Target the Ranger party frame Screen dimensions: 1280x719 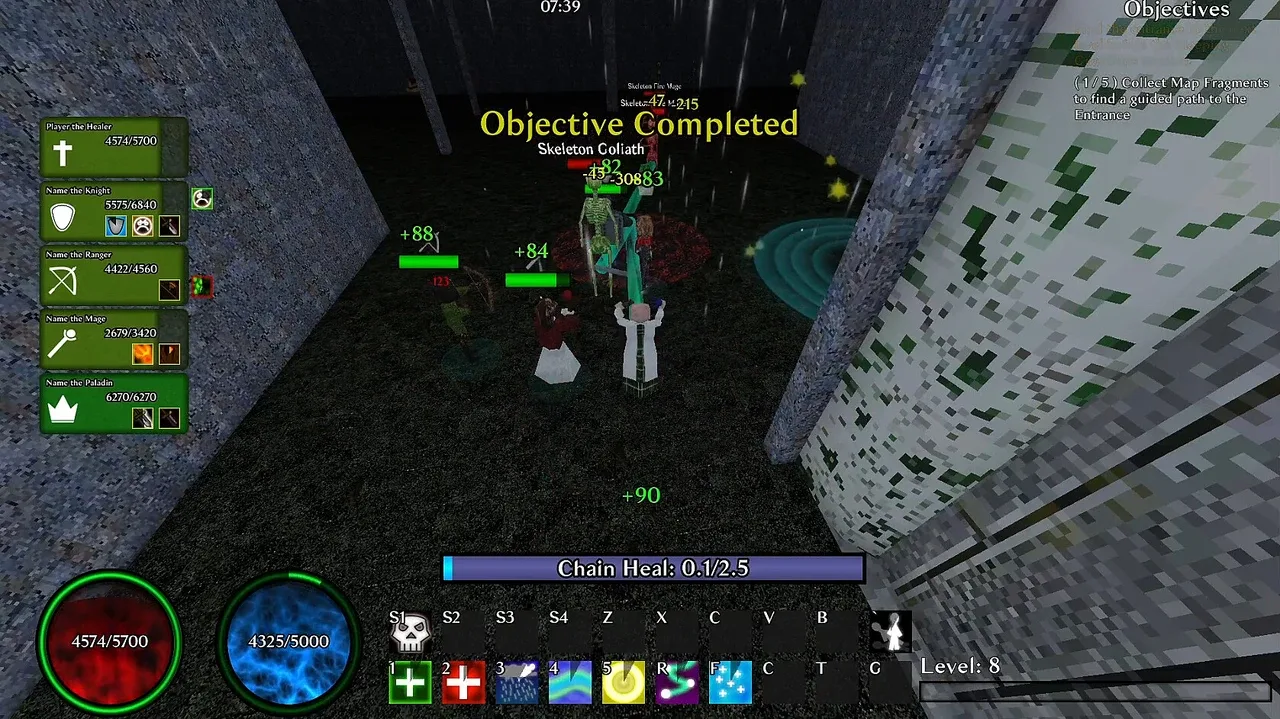tap(114, 275)
